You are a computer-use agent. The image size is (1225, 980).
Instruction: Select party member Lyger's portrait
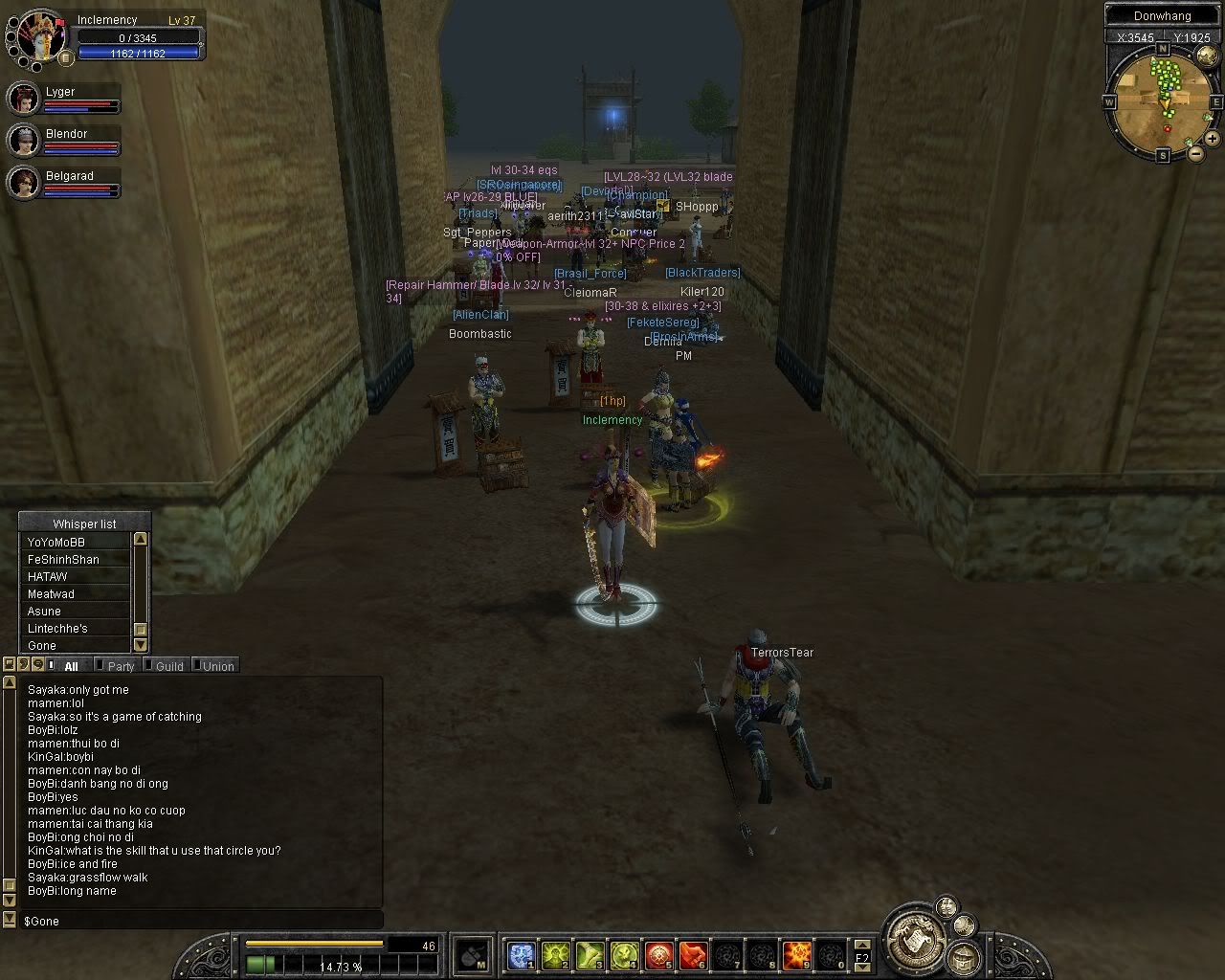tap(23, 98)
